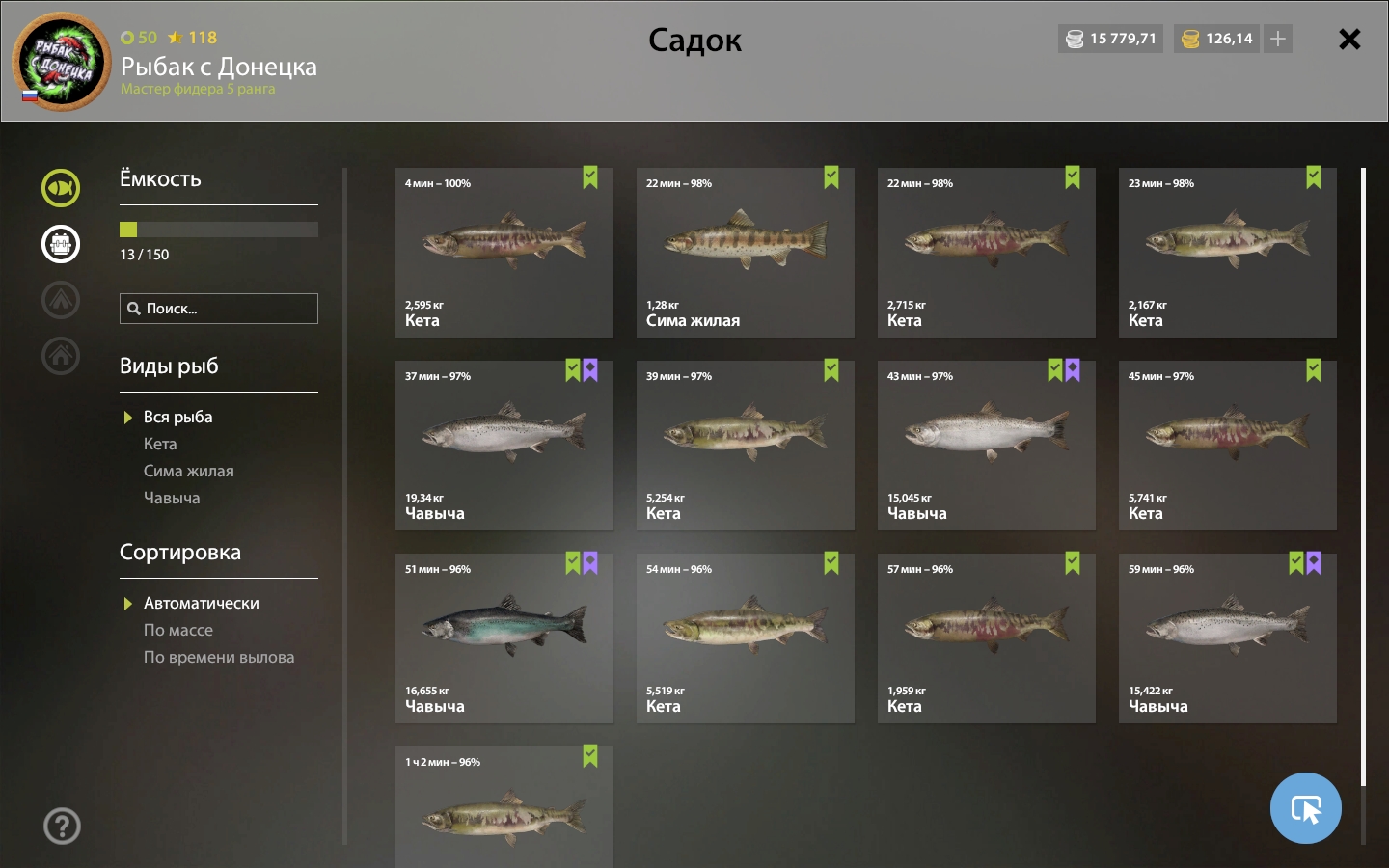Open the player profile avatar
This screenshot has height=868, width=1389.
[62, 62]
